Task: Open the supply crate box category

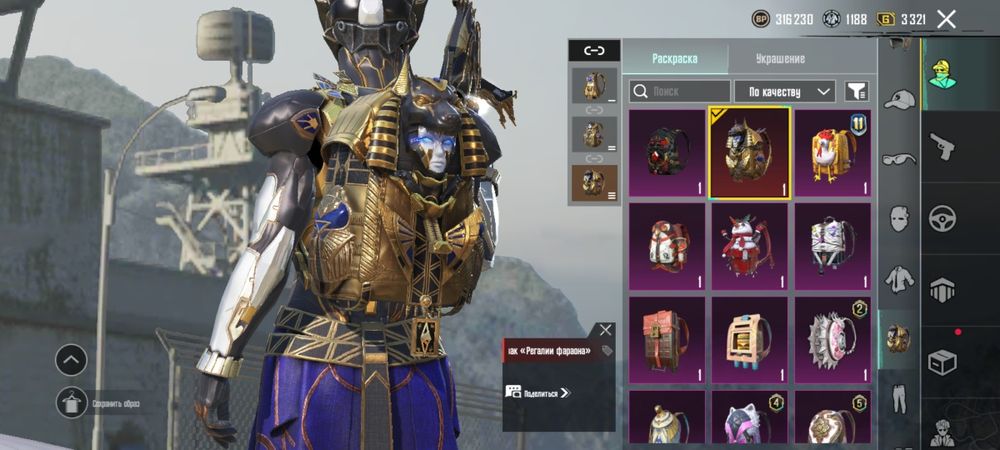Action: pyautogui.click(x=942, y=361)
